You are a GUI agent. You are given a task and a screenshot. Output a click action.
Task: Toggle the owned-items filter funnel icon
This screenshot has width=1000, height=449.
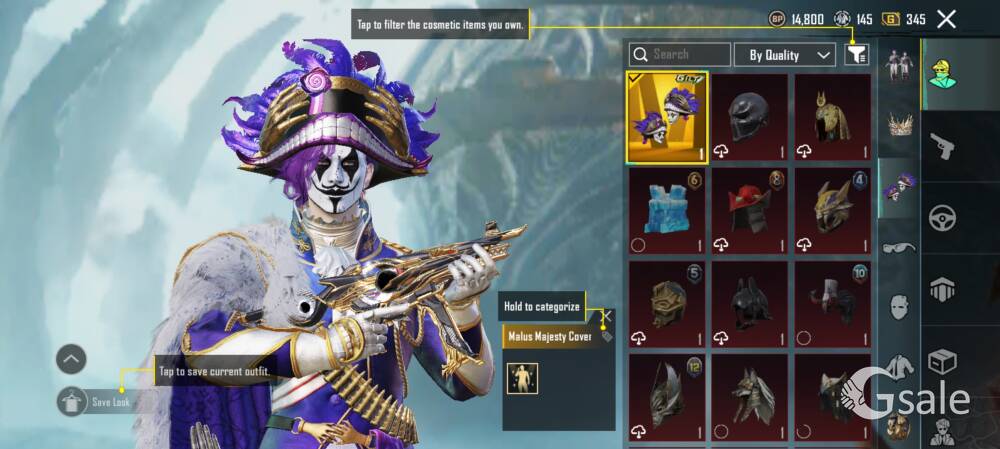(x=857, y=55)
